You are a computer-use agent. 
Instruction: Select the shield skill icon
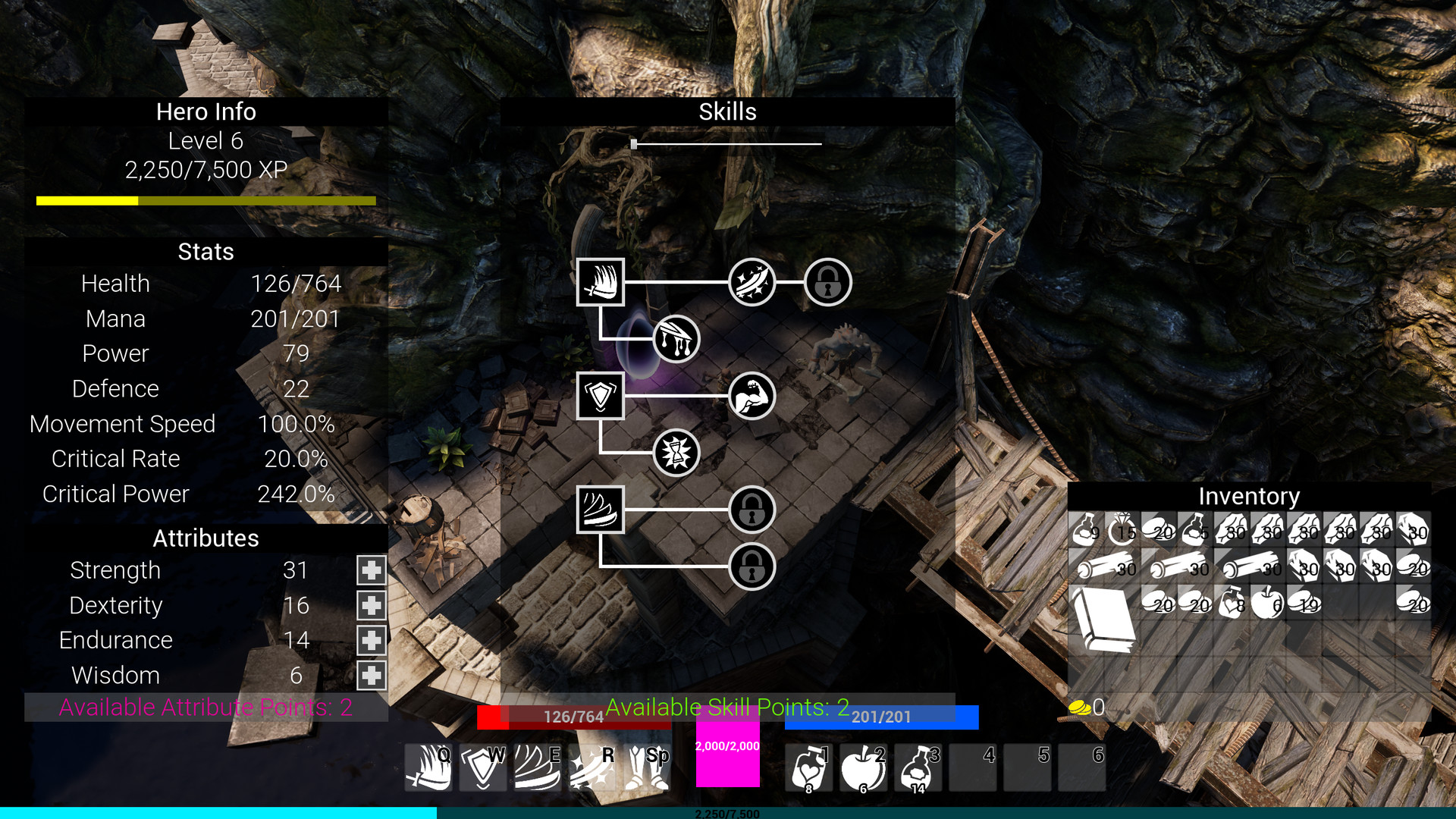click(x=600, y=395)
